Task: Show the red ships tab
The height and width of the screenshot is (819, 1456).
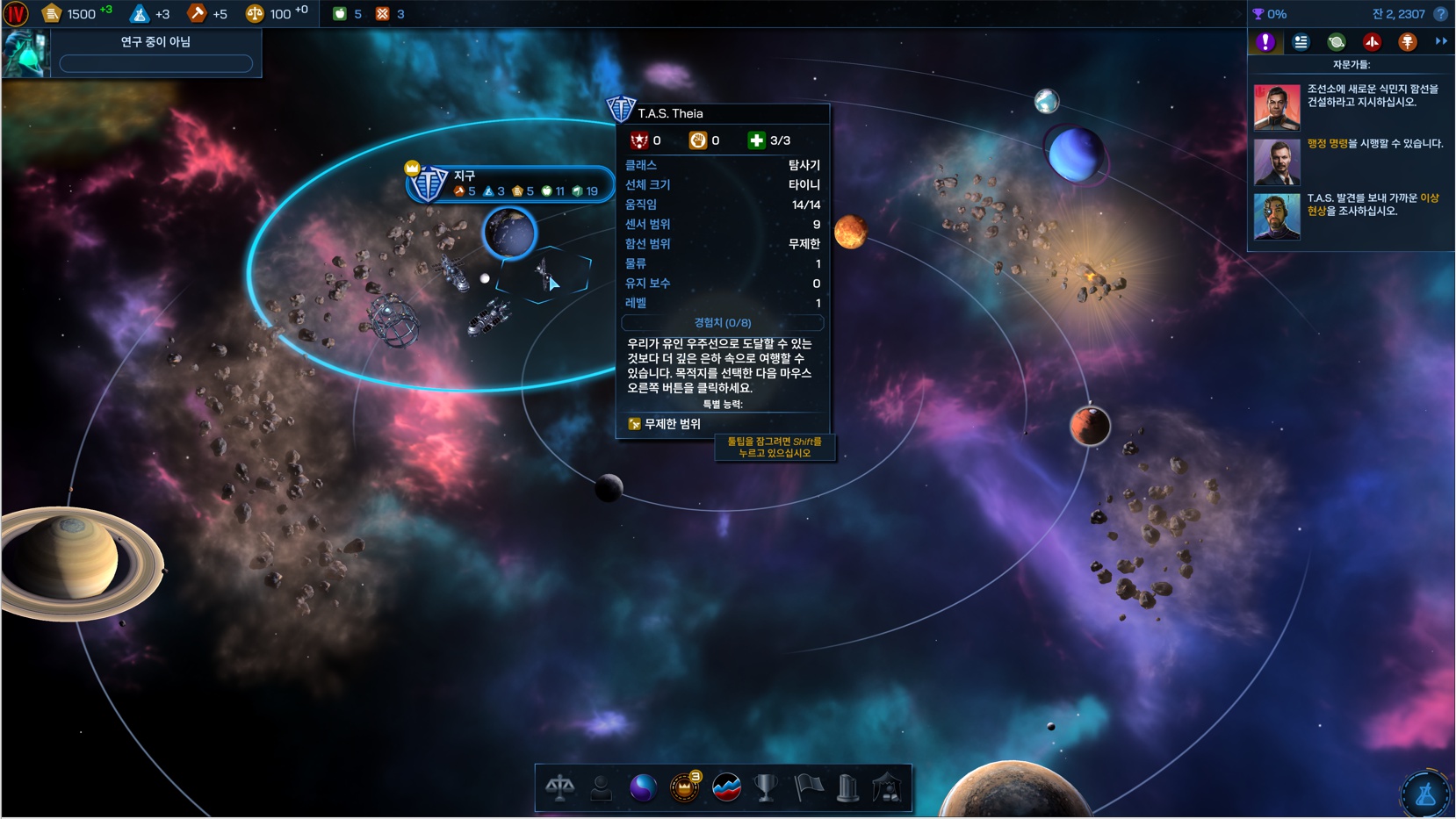Action: [x=1372, y=42]
